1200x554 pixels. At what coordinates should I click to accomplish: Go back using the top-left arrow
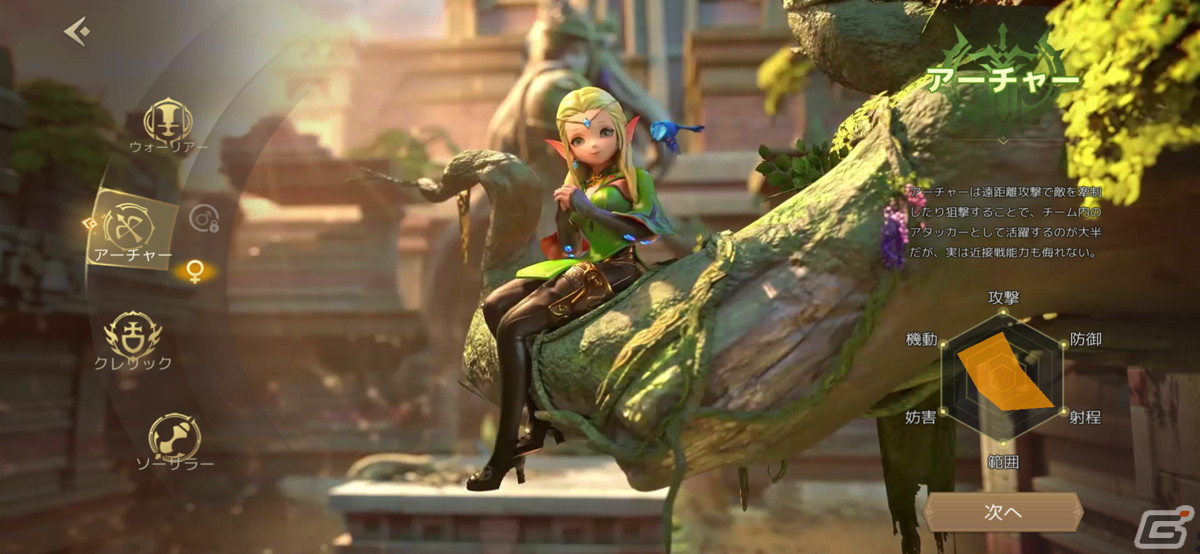click(77, 32)
